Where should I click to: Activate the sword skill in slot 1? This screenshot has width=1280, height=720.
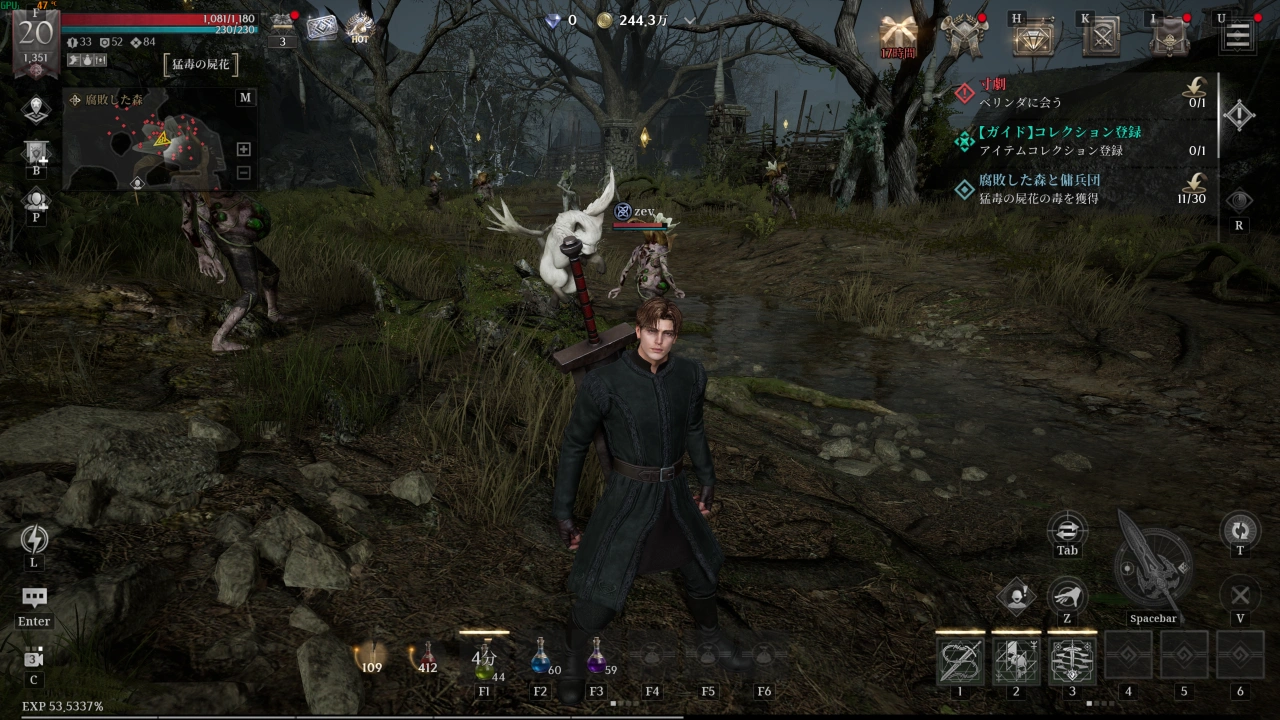[960, 660]
